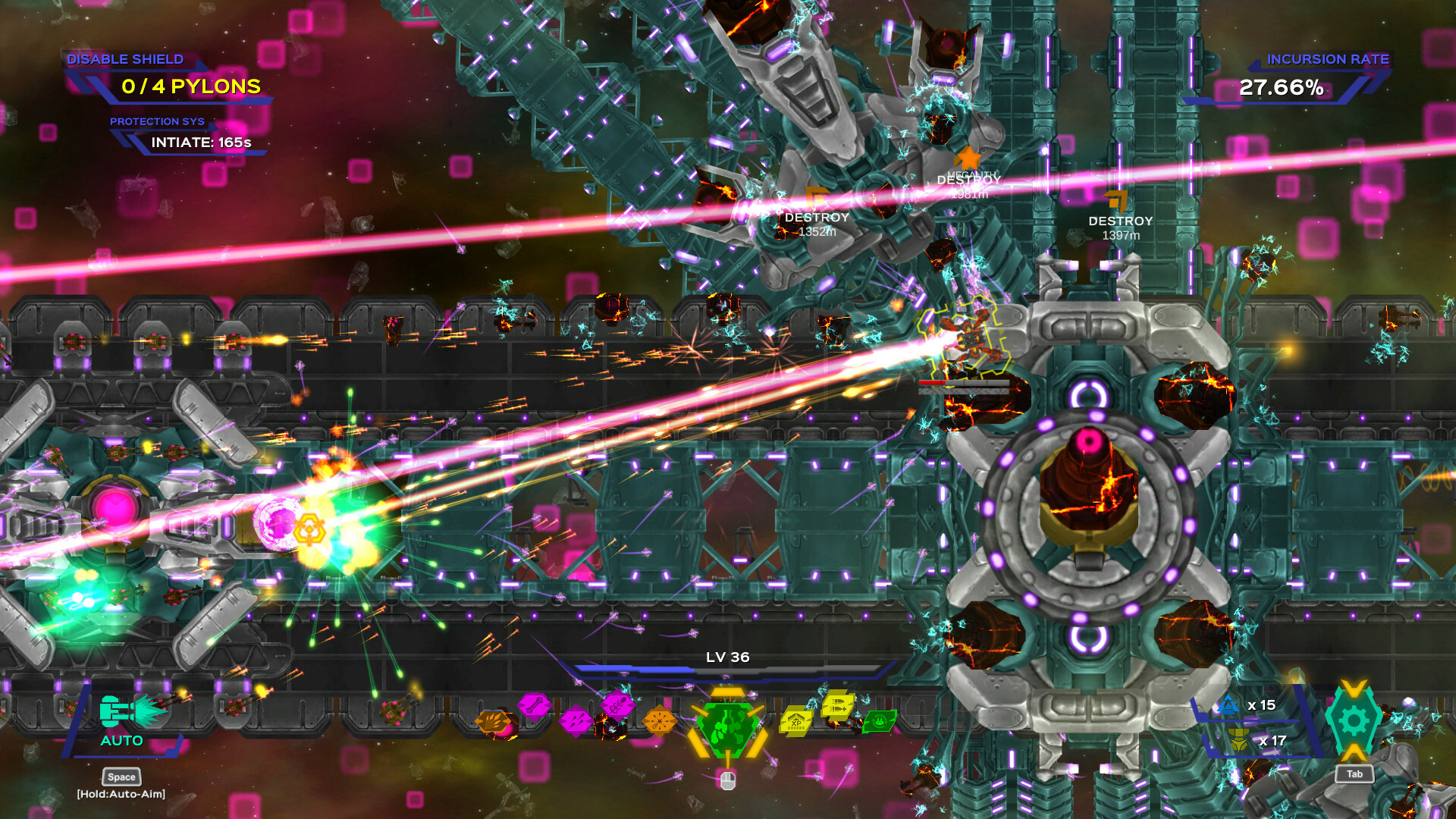
Task: Click the magenta arrow upgrade icon
Action: (533, 705)
